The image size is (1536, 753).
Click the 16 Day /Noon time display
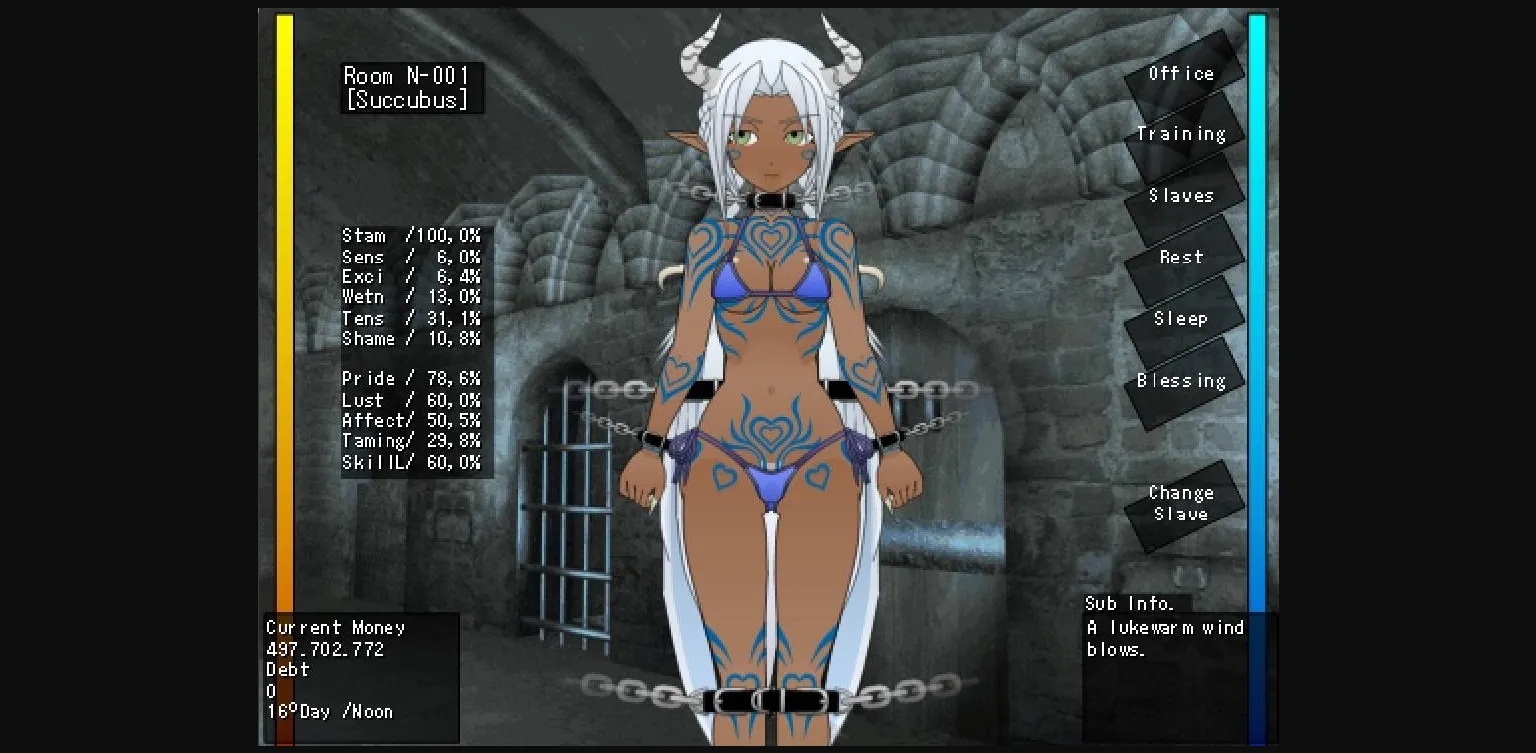(327, 711)
